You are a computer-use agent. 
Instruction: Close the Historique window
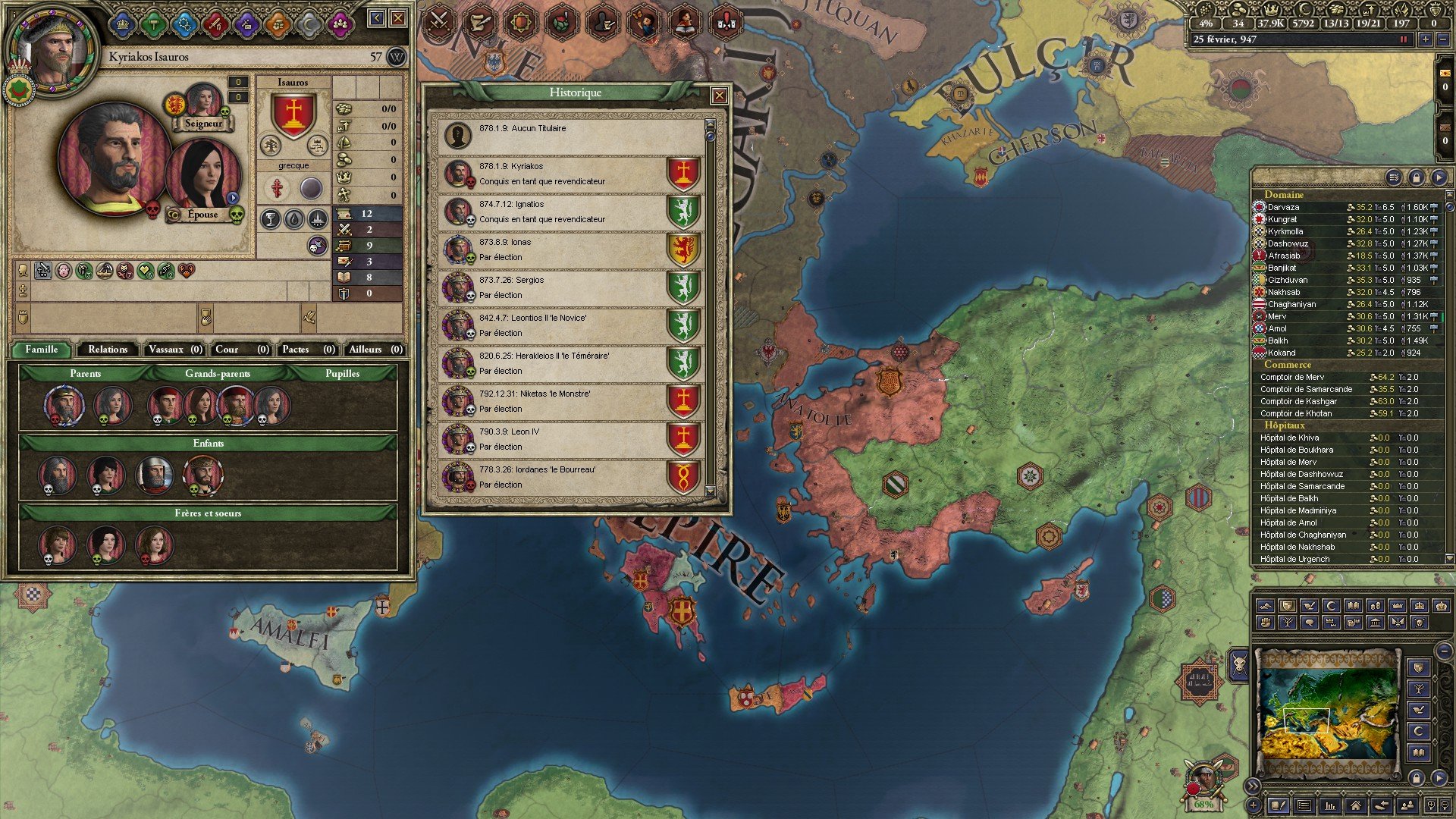point(719,96)
